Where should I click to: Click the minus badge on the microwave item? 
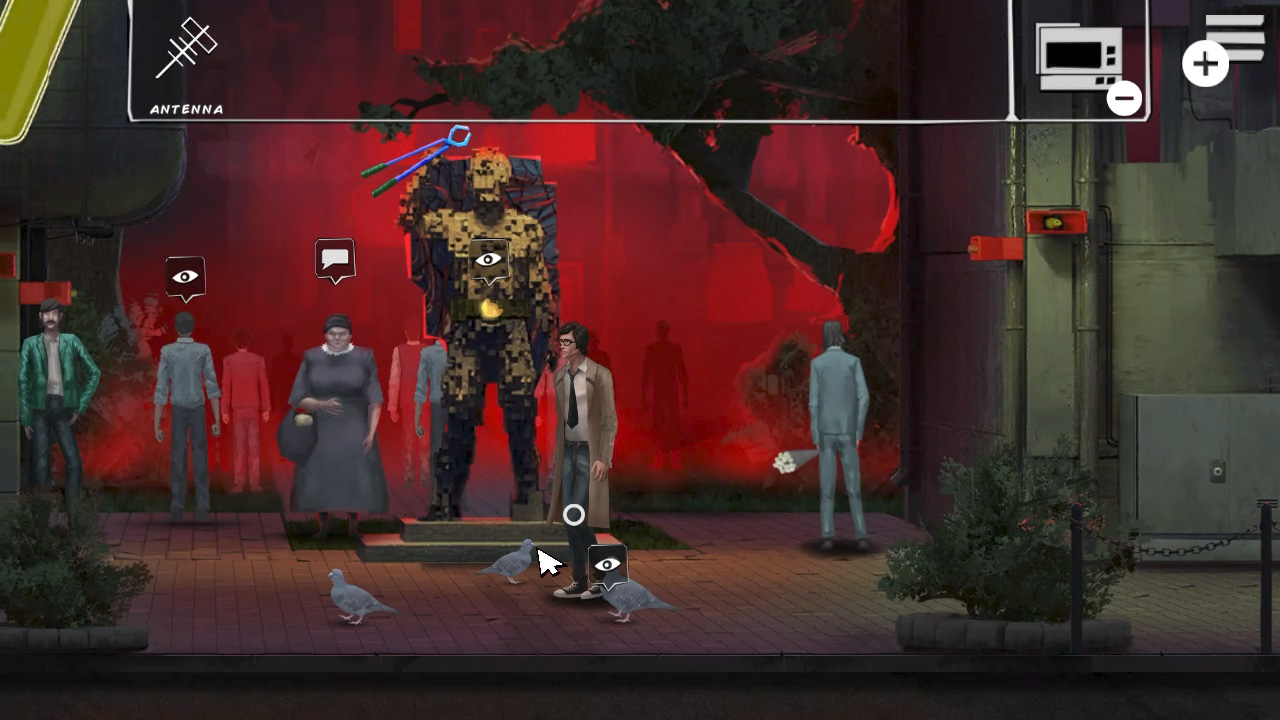[x=1124, y=98]
